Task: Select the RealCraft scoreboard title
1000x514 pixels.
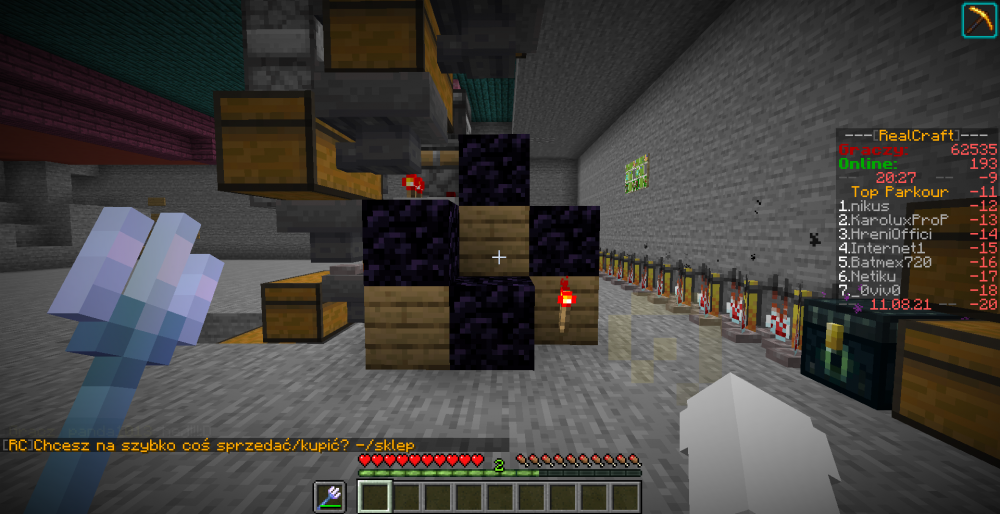Action: [916, 135]
